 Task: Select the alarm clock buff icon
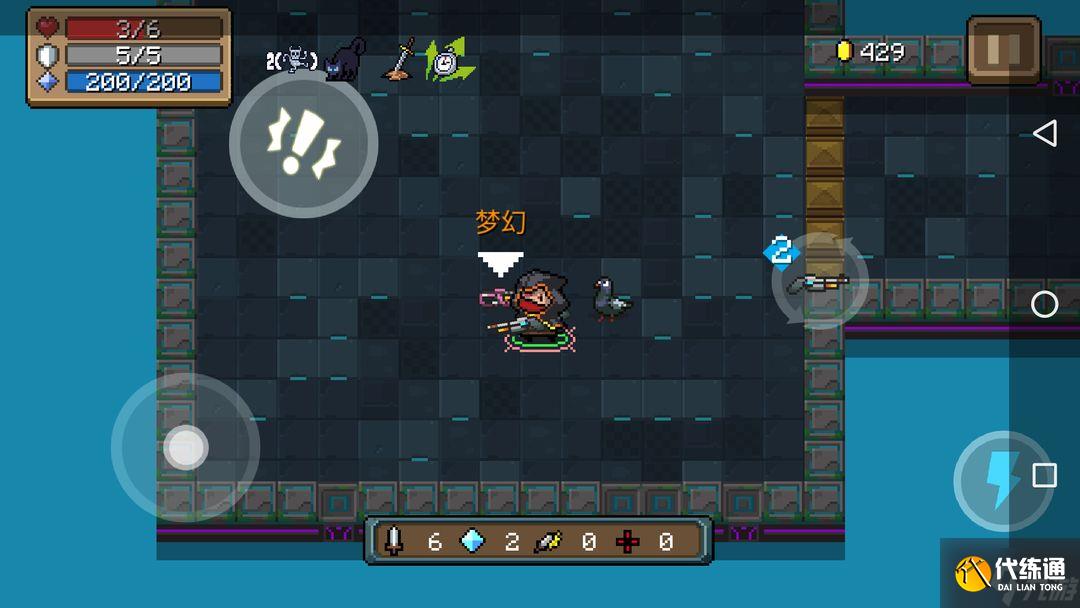447,61
